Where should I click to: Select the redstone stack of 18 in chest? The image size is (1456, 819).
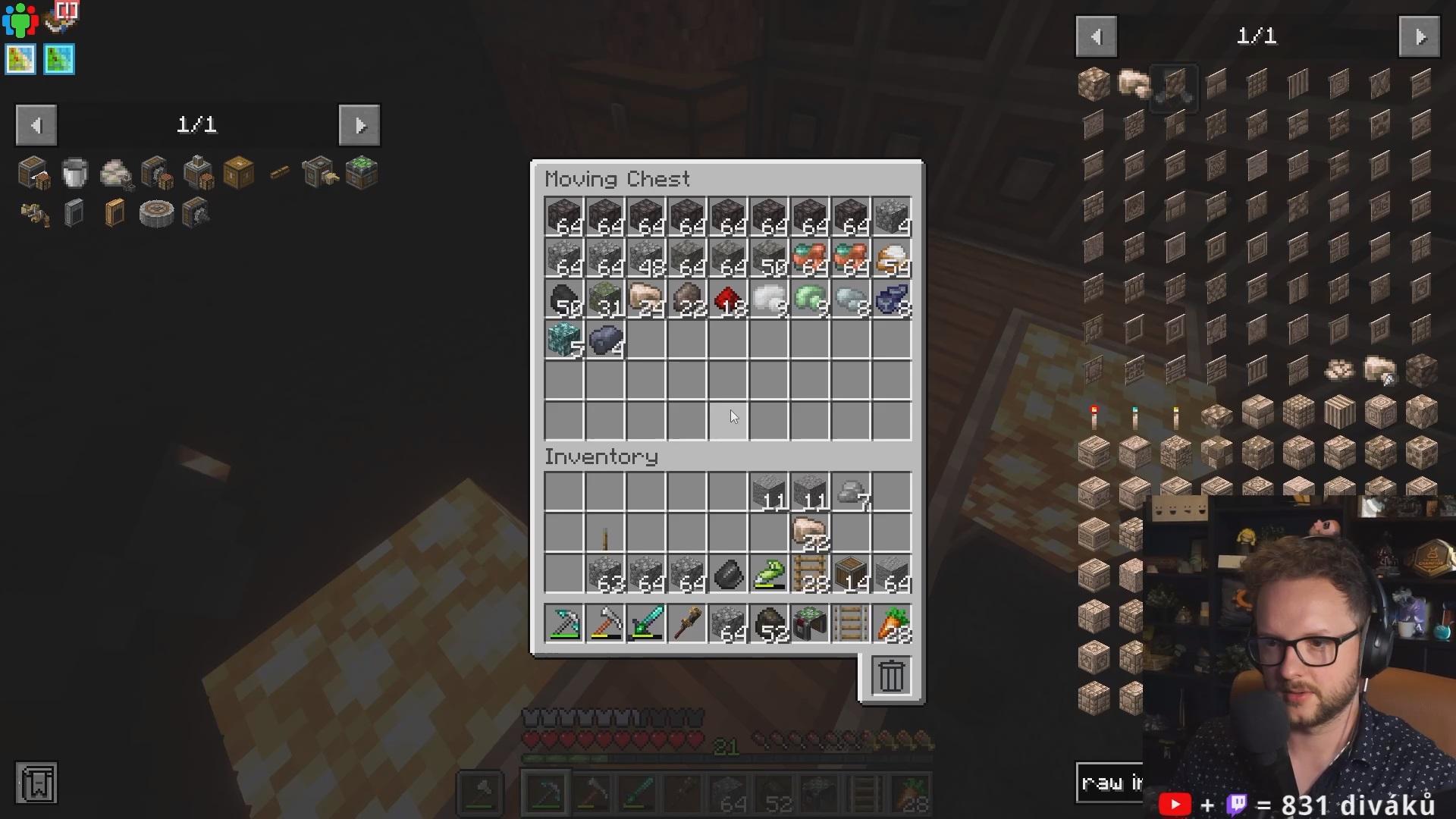point(728,300)
